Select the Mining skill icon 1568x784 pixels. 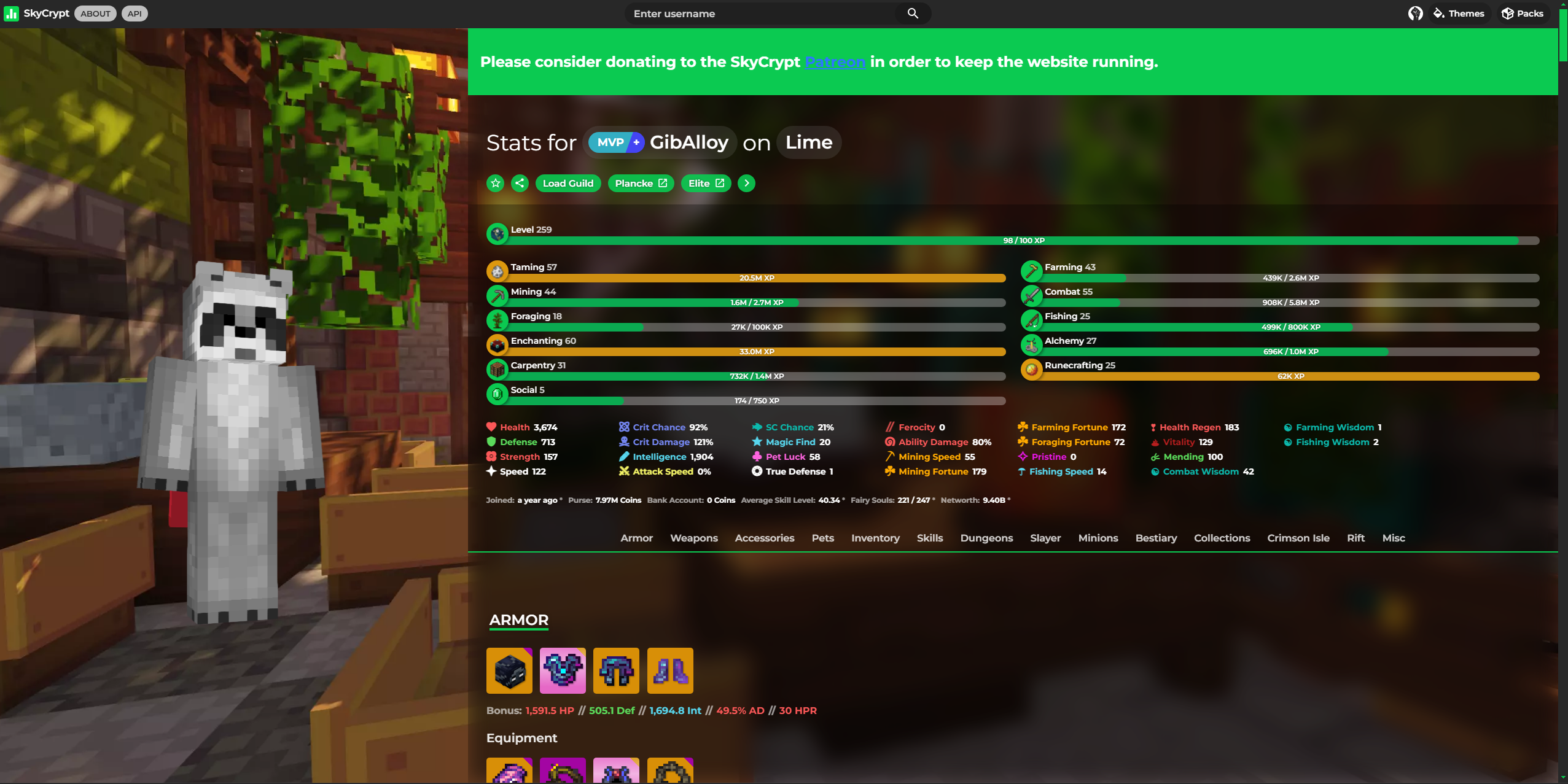(x=497, y=295)
